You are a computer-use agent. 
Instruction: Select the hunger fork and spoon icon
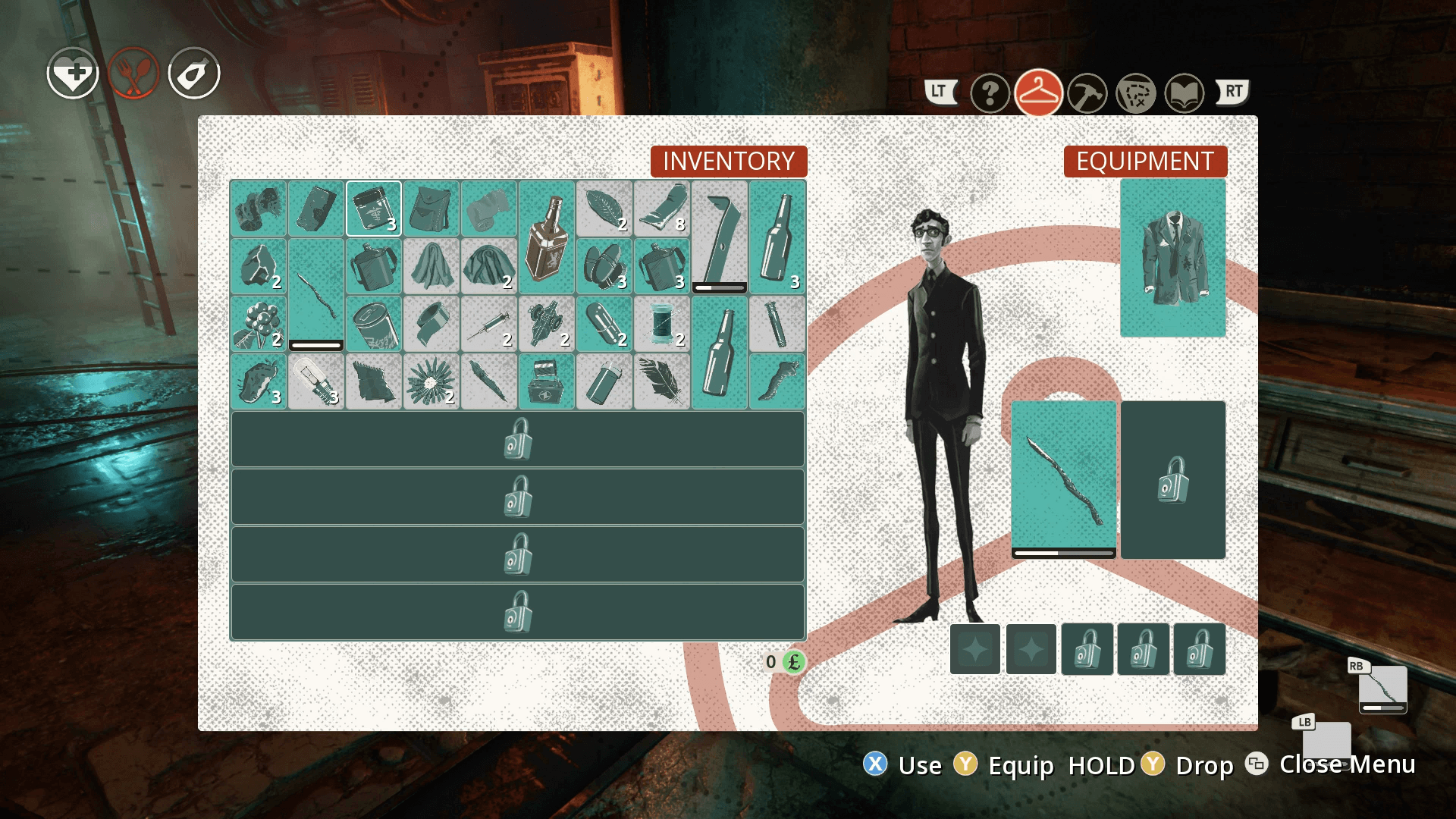(133, 73)
